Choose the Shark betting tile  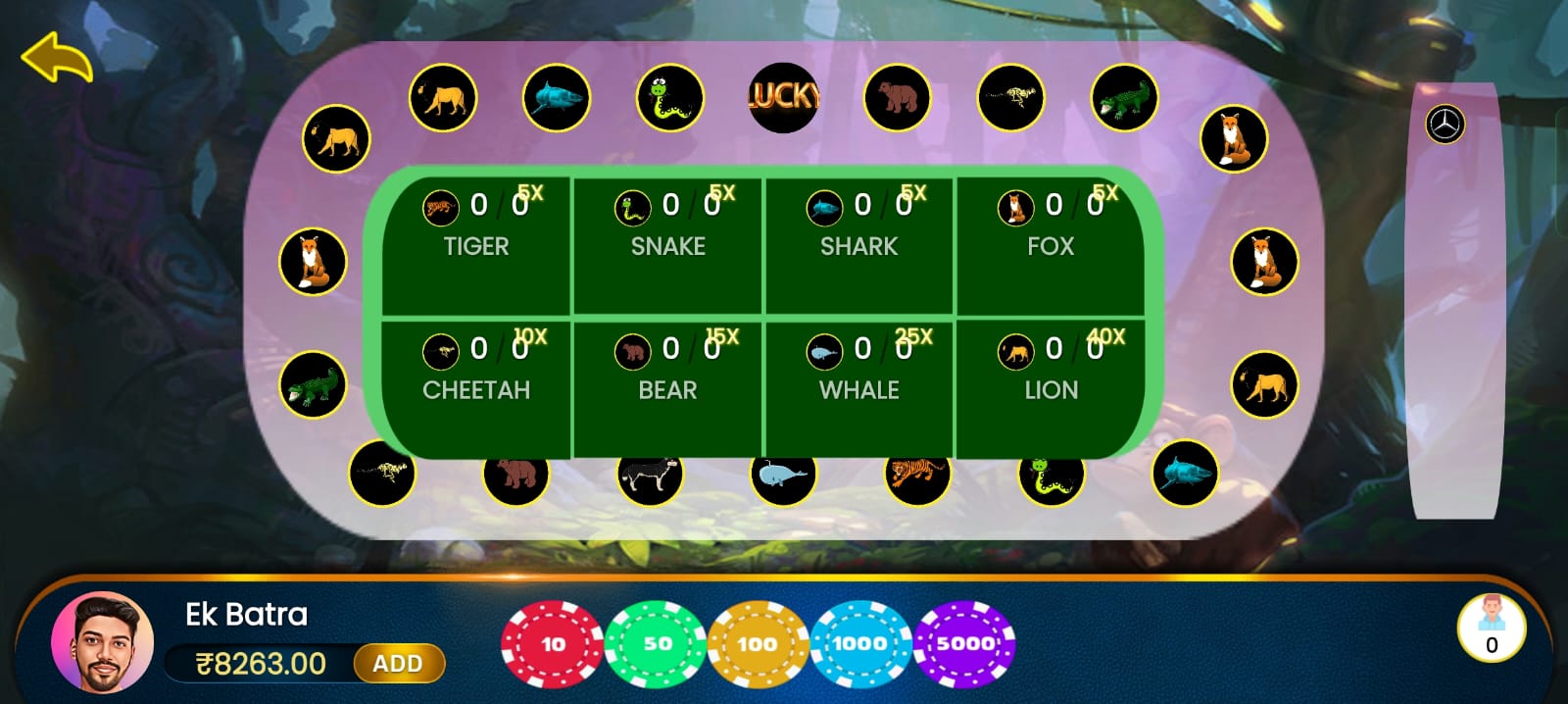pos(859,243)
